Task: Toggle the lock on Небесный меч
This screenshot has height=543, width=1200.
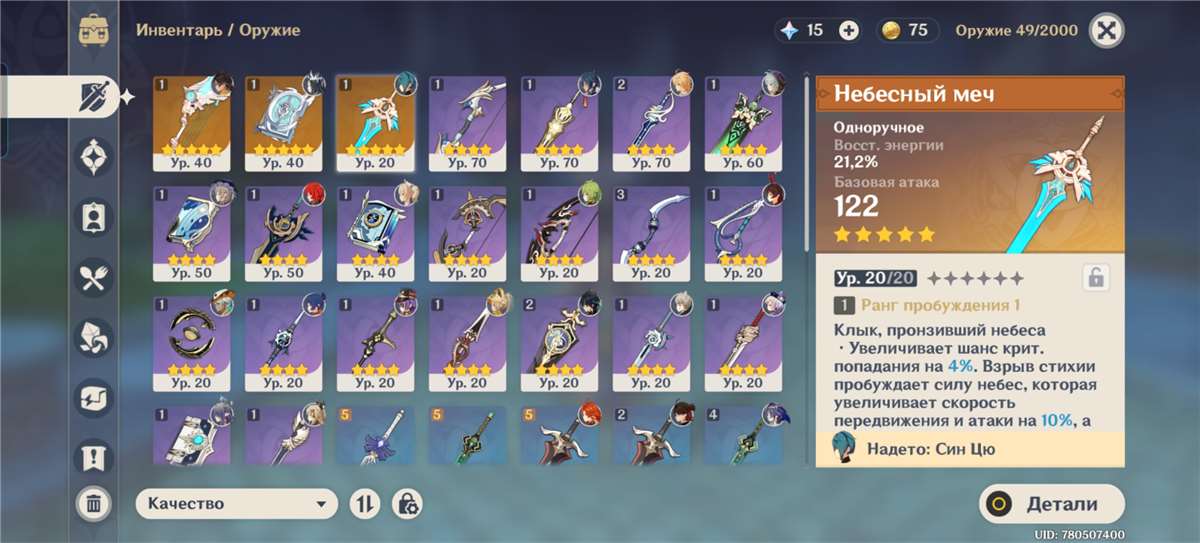Action: [1096, 278]
